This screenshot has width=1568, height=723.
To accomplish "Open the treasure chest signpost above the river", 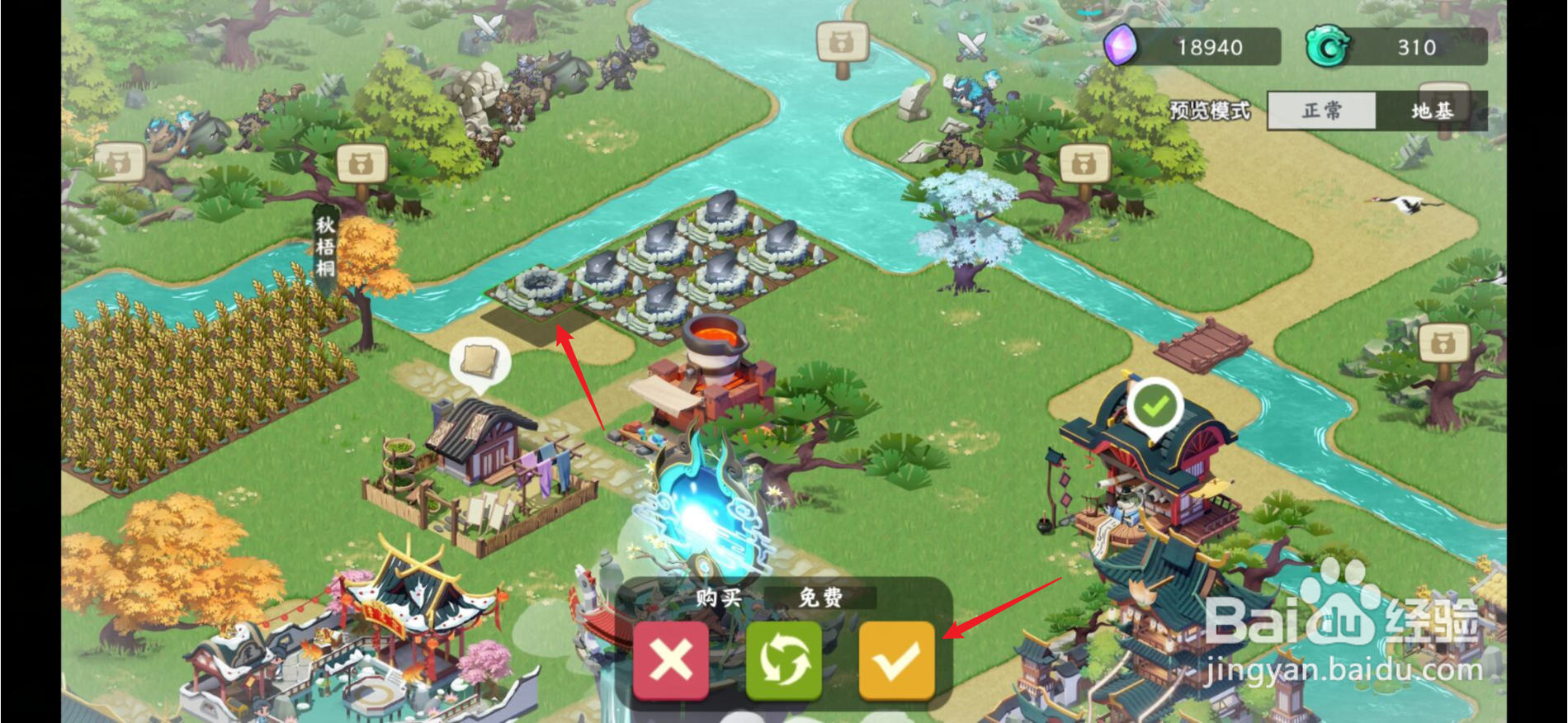I will (x=842, y=43).
